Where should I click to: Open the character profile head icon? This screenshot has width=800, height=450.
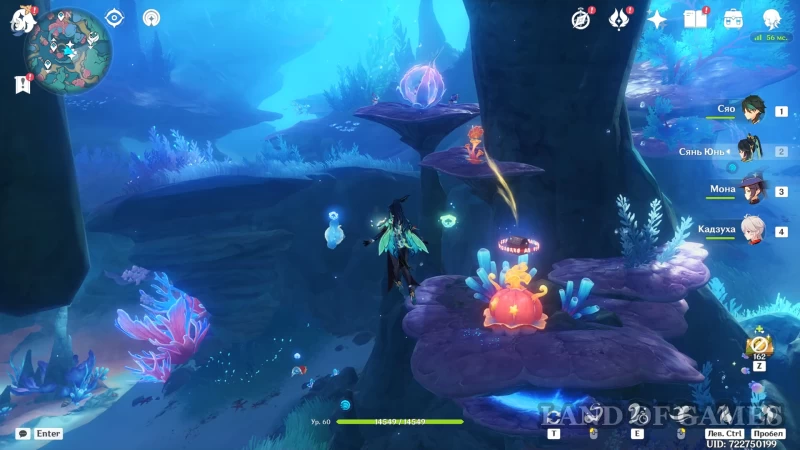pyautogui.click(x=771, y=18)
